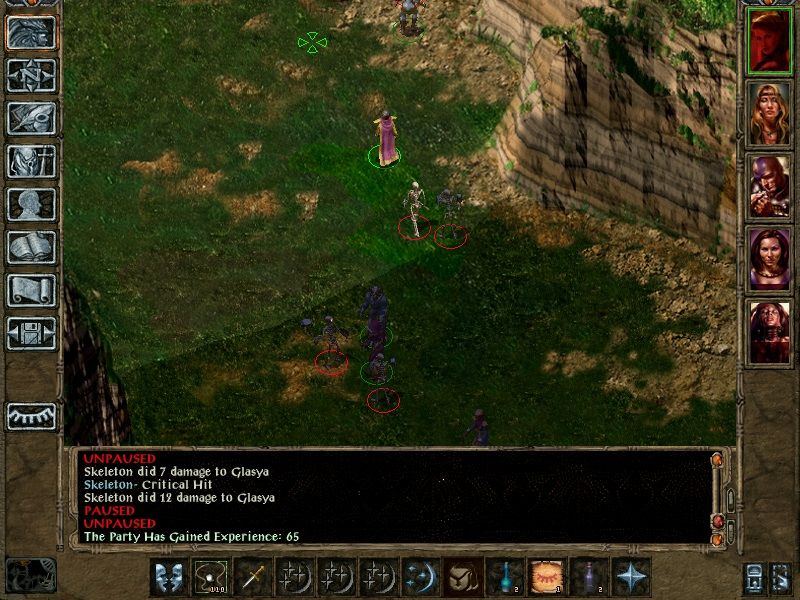Equip the sling with 110 ammo
Screen dimensions: 800x600
tap(211, 577)
